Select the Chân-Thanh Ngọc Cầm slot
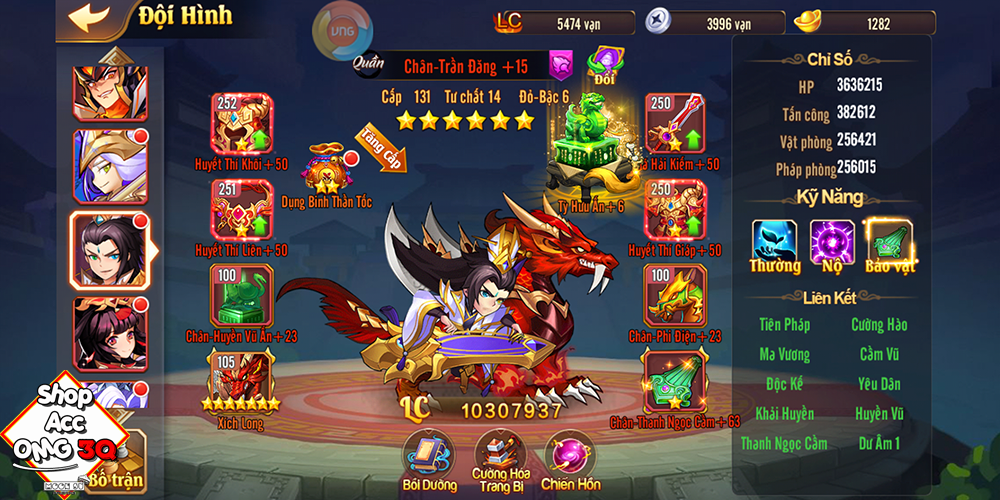1000x500 pixels. pyautogui.click(x=675, y=380)
